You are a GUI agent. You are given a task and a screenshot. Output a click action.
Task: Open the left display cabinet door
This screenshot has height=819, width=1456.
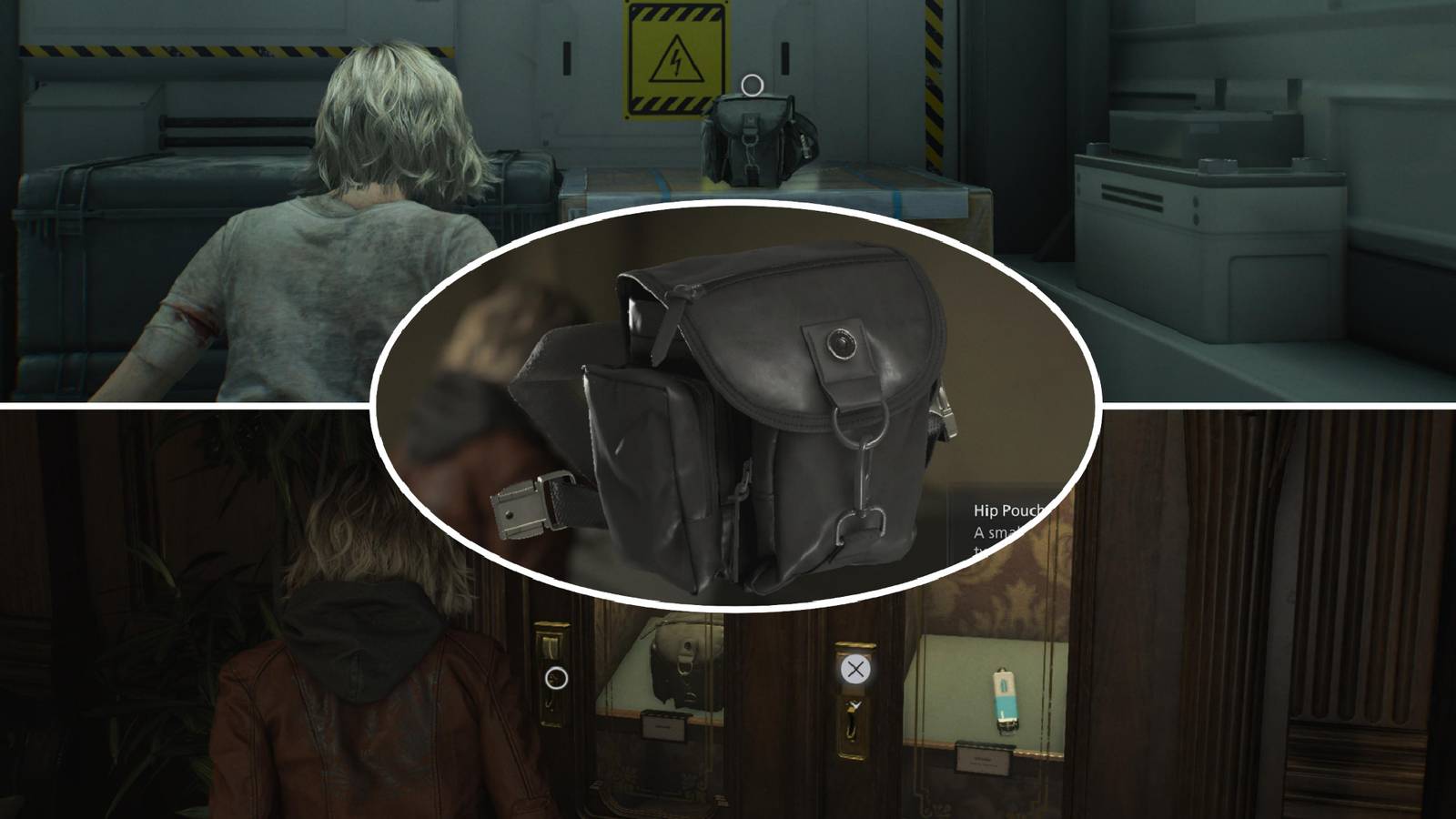click(x=637, y=719)
